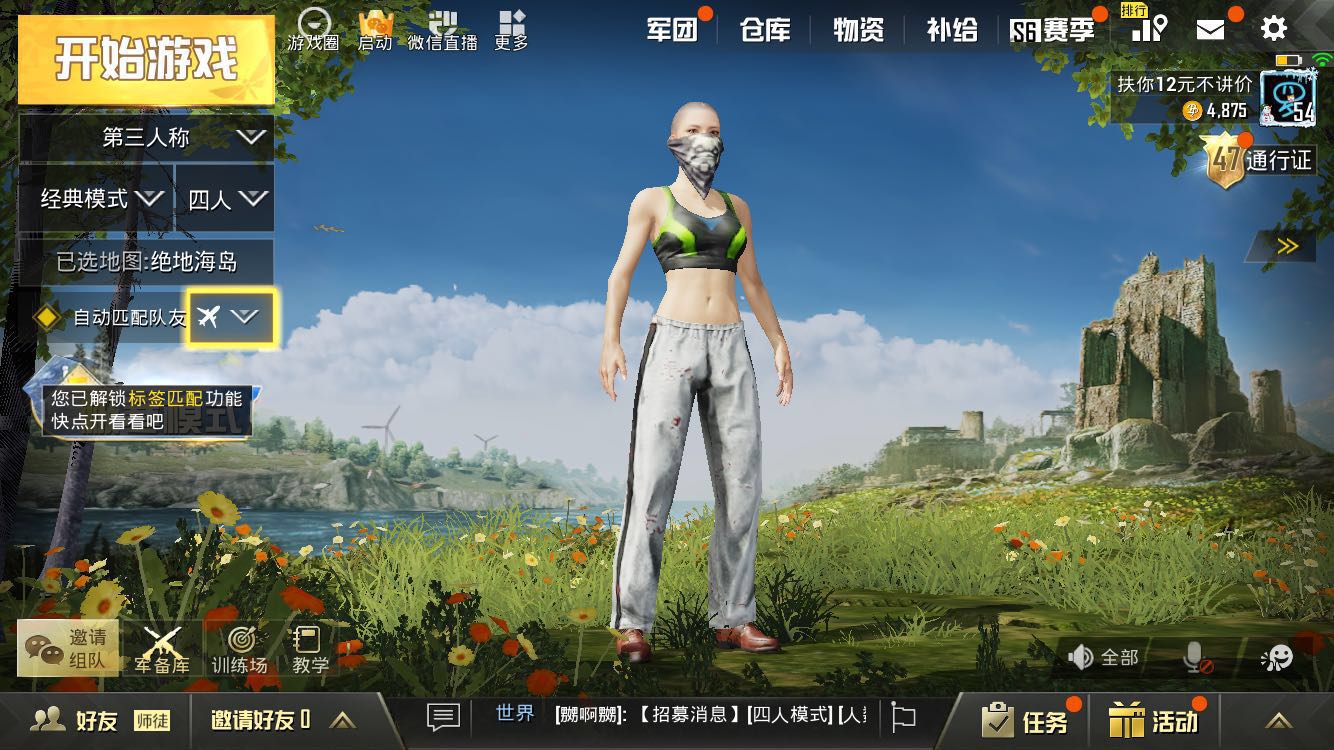
Task: Open the settings gear icon
Action: [1273, 28]
